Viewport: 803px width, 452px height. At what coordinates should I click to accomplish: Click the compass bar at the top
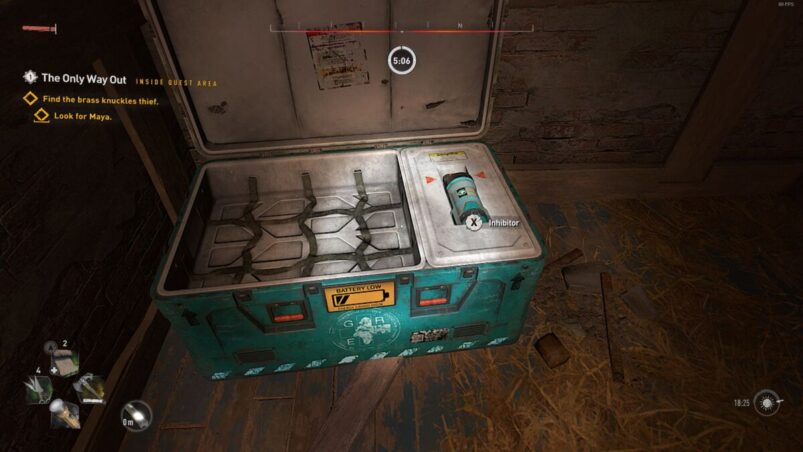(x=401, y=30)
